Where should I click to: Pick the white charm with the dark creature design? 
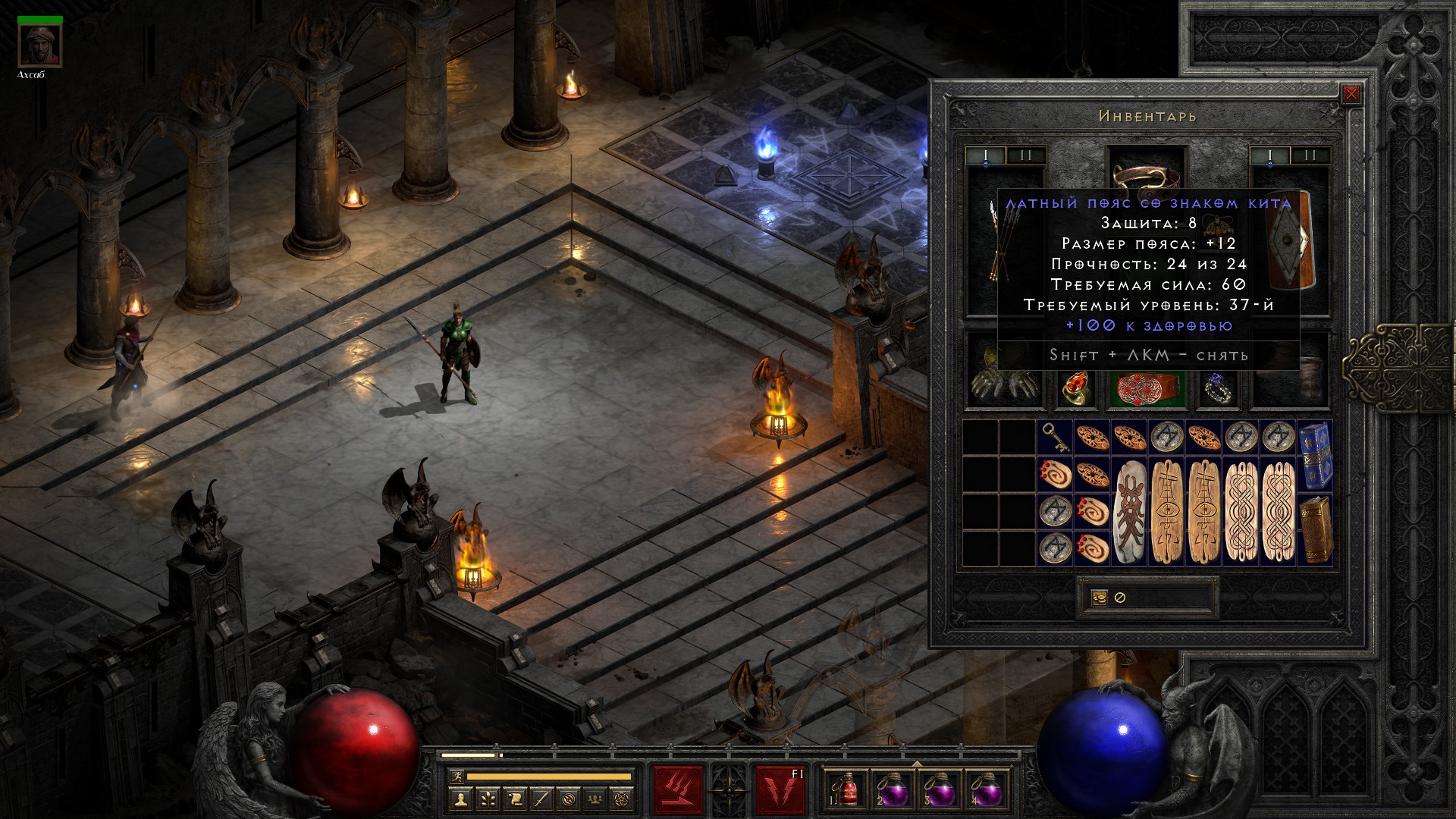[1128, 510]
